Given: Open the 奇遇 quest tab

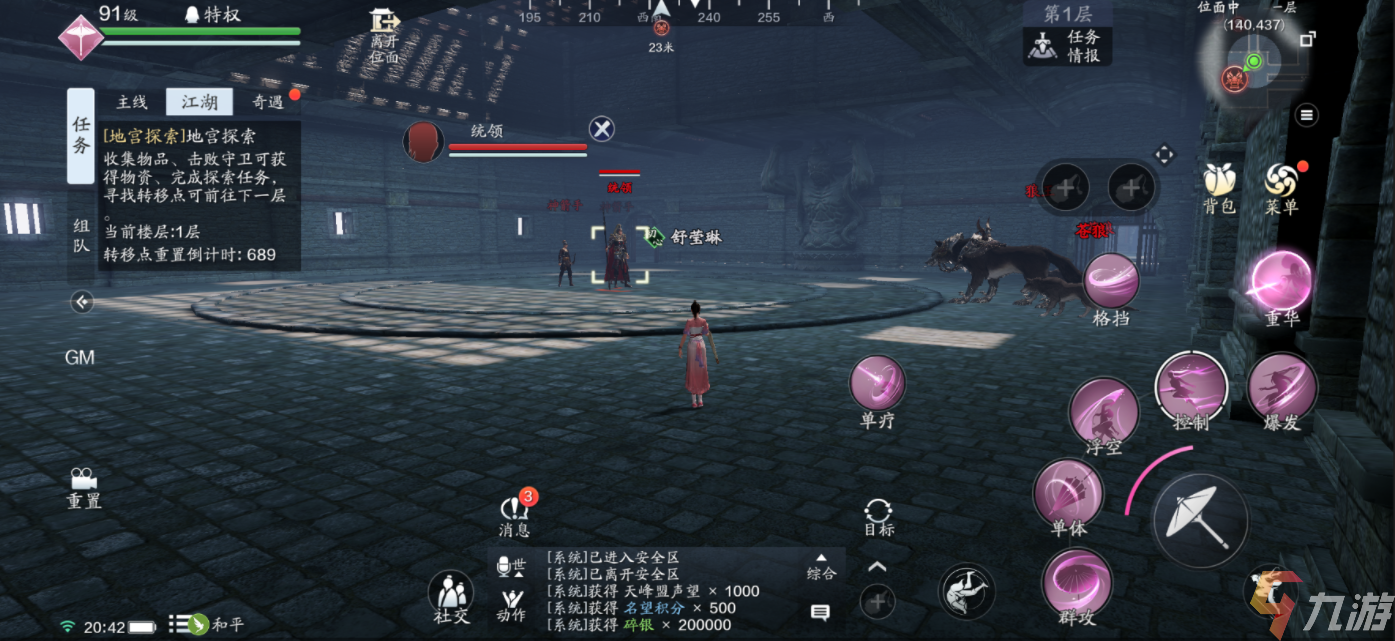Looking at the screenshot, I should pyautogui.click(x=268, y=102).
